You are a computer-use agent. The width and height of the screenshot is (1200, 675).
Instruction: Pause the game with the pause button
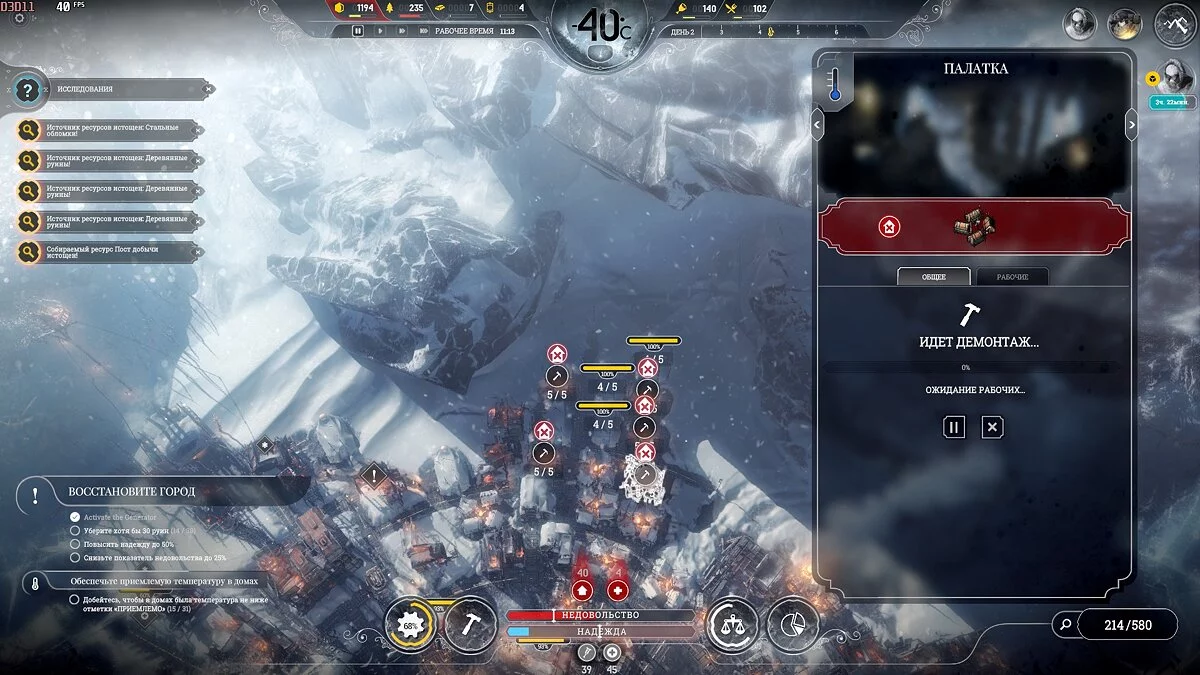click(x=358, y=31)
